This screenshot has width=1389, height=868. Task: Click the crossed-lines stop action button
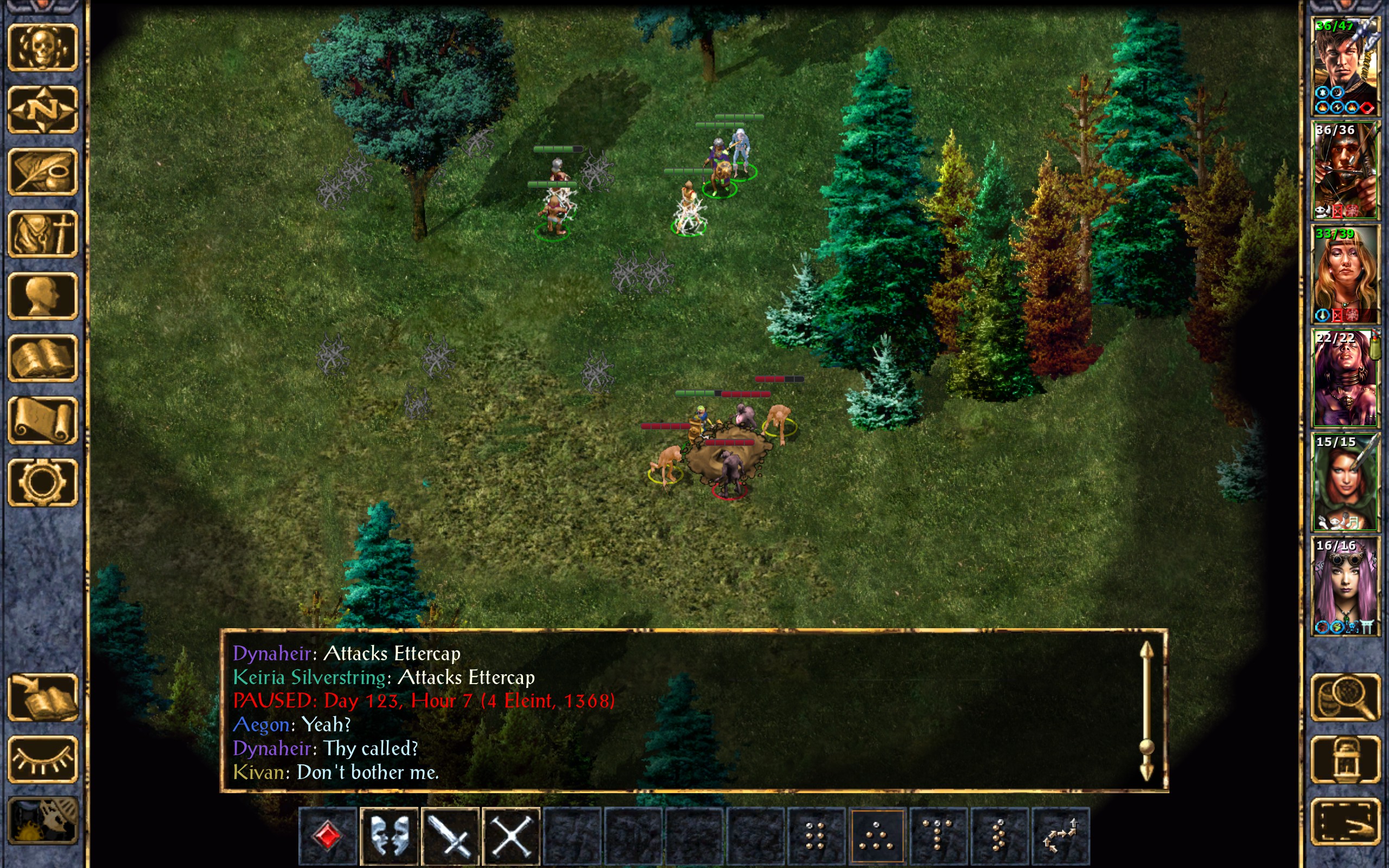pyautogui.click(x=512, y=835)
